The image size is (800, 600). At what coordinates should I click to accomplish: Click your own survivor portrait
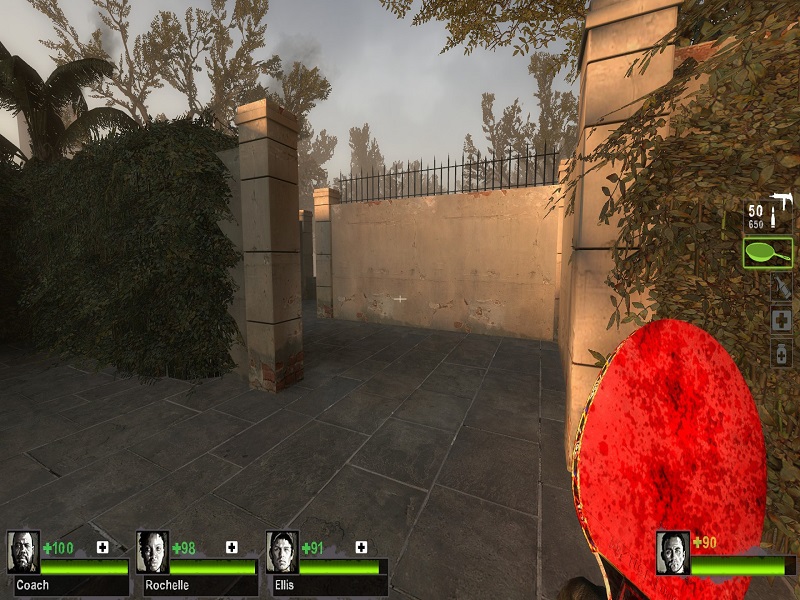pyautogui.click(x=673, y=552)
